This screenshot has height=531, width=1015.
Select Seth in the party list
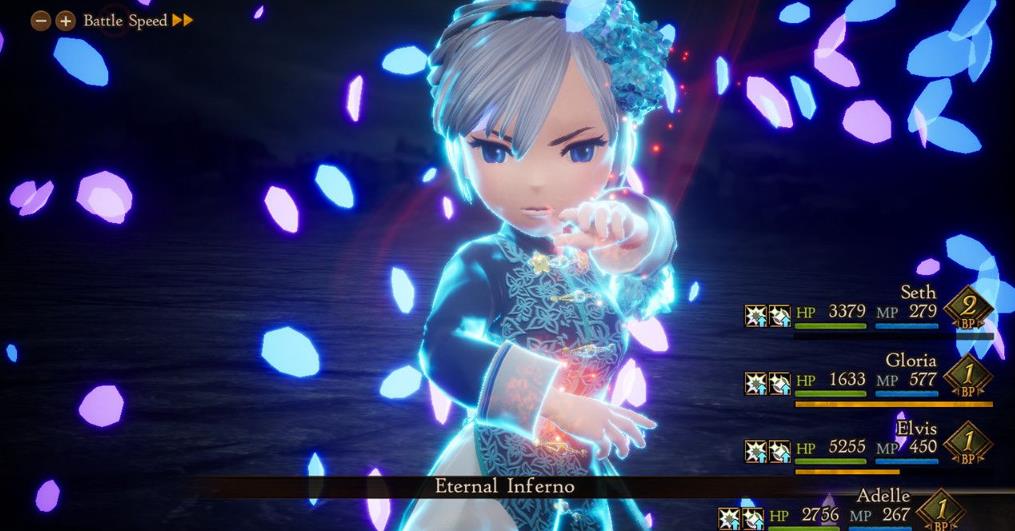[x=917, y=292]
